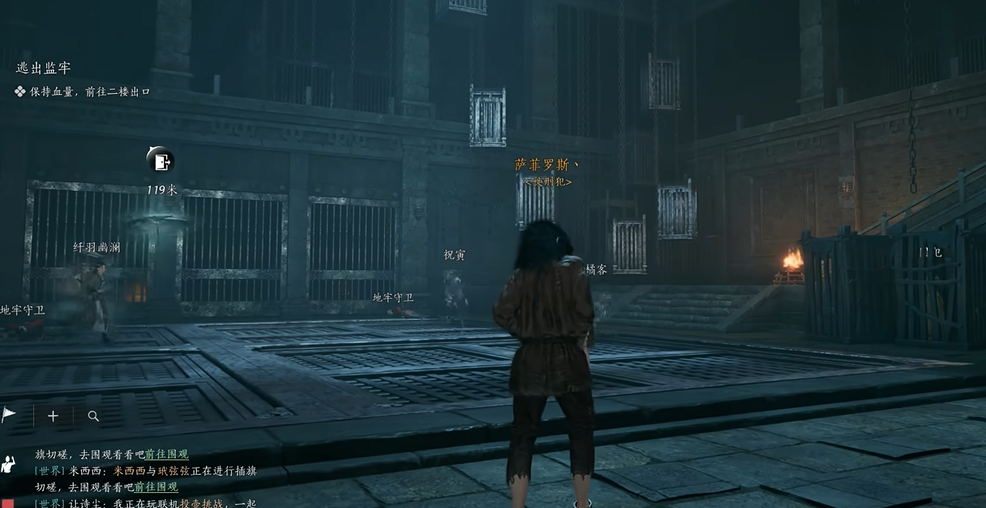The image size is (986, 508).
Task: Click the plus icon above the chat
Action: click(53, 416)
